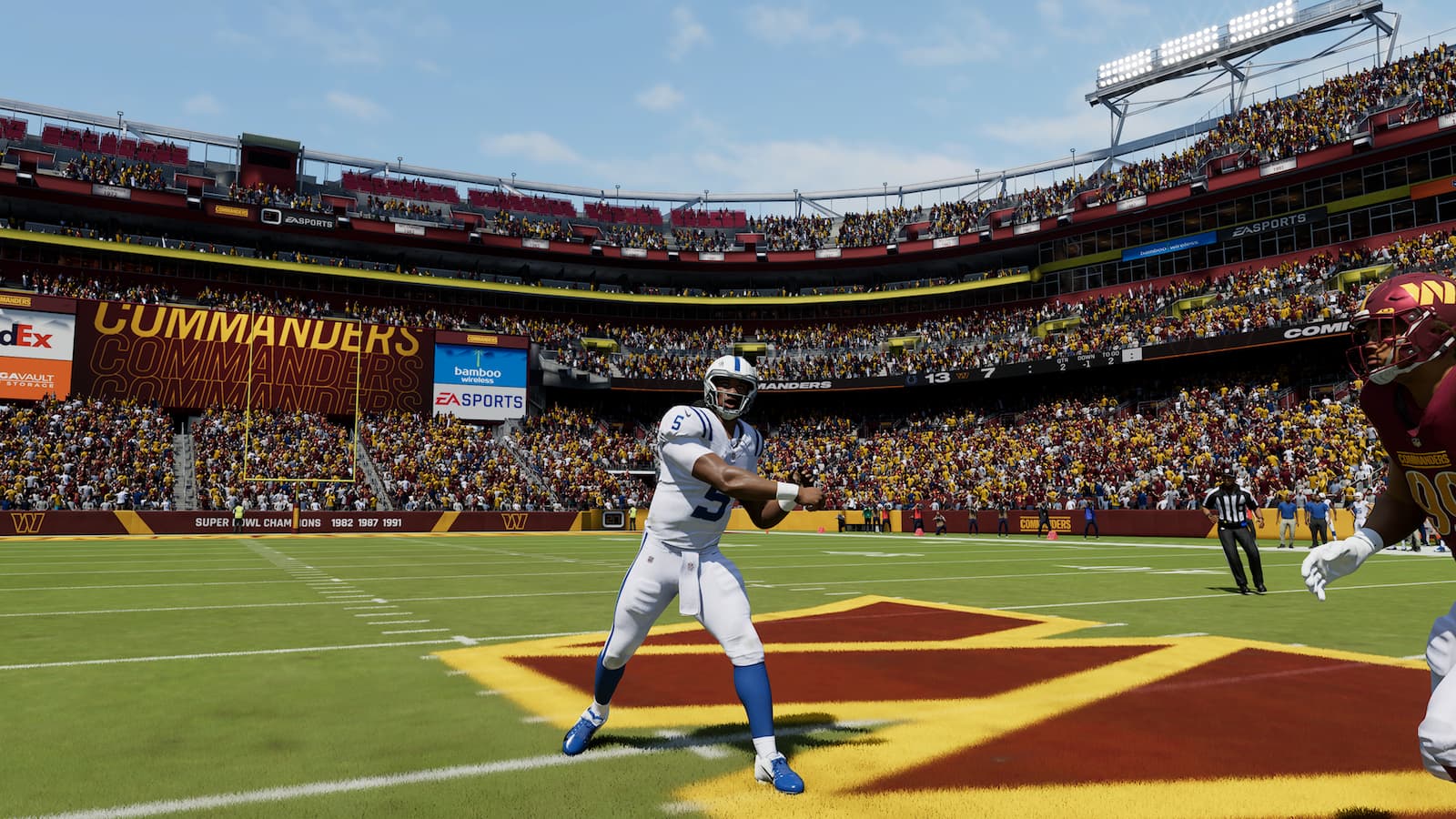This screenshot has width=1456, height=819.
Task: Select the Commanders W logo on the scoreboard
Action: pyautogui.click(x=962, y=375)
